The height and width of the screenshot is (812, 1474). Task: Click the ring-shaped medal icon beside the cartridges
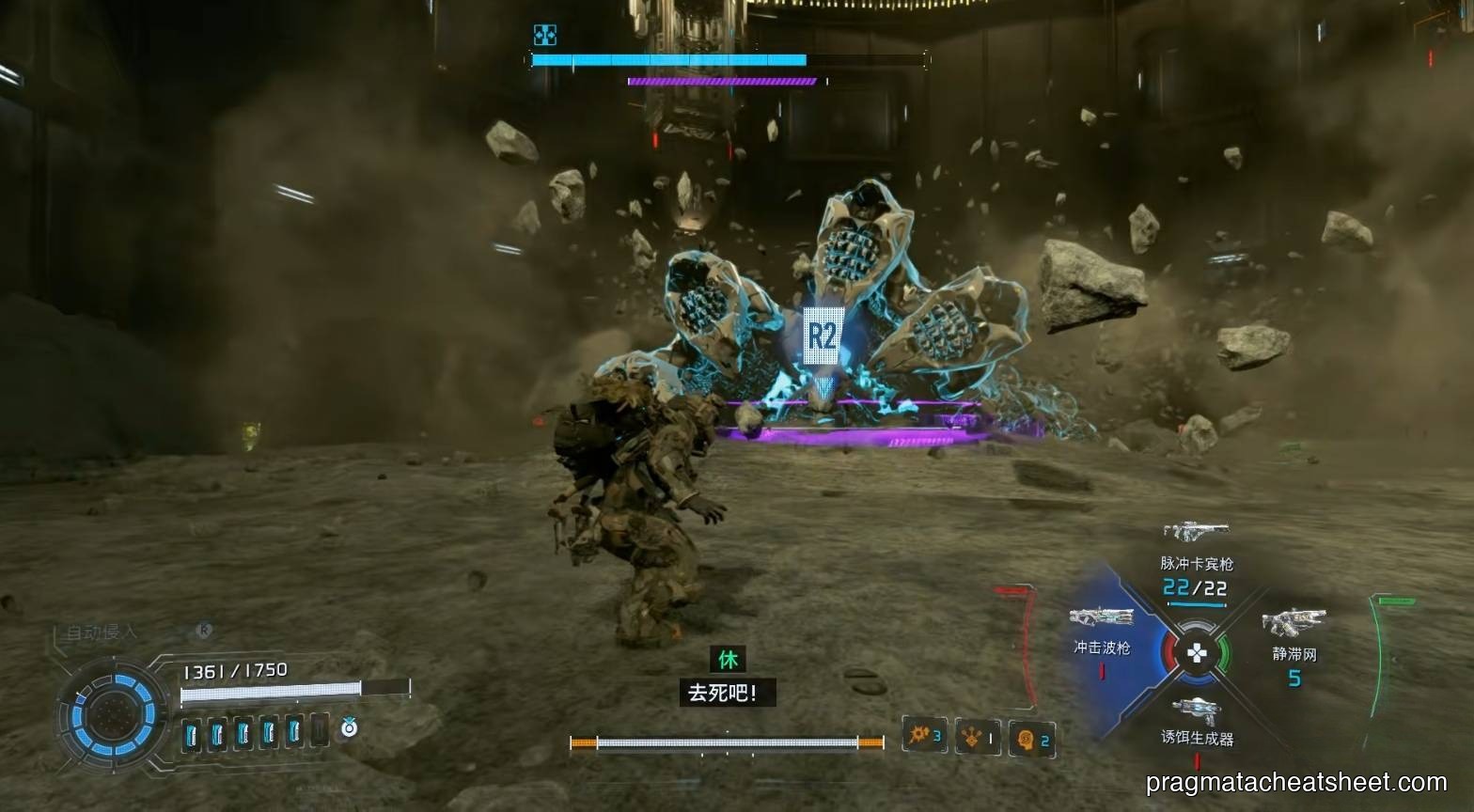[349, 727]
